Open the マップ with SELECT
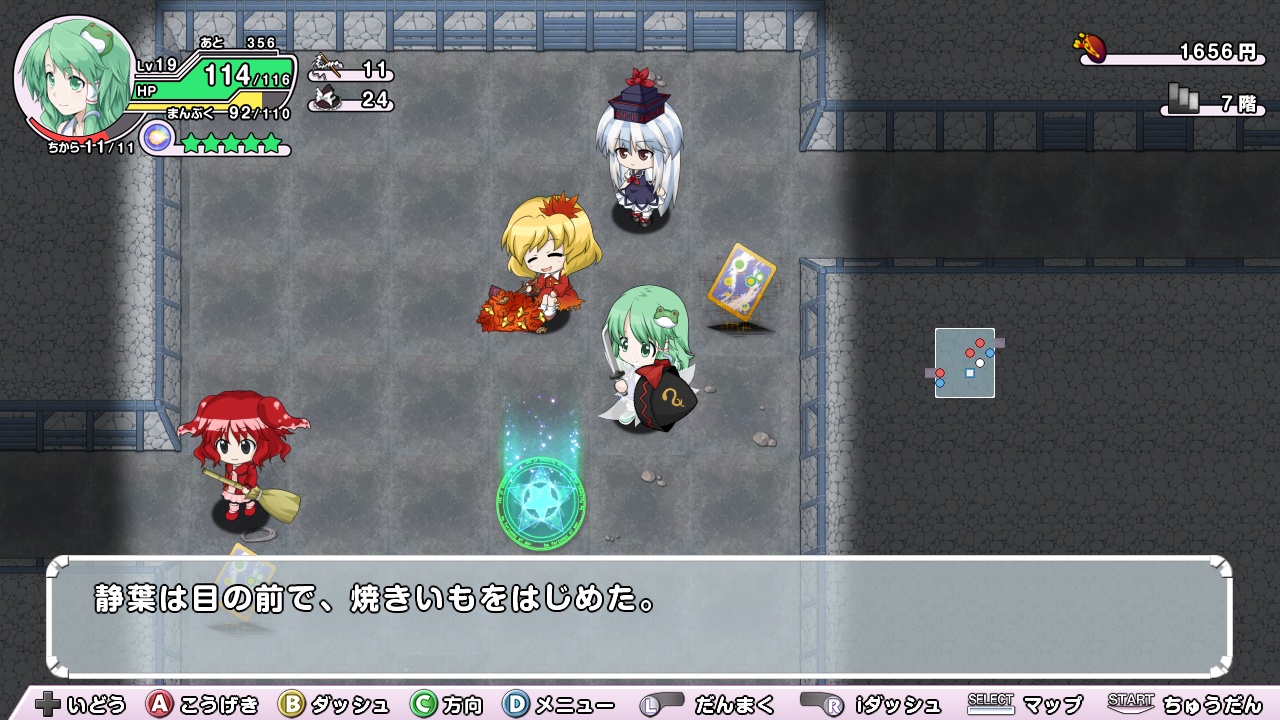This screenshot has height=720, width=1280. pos(993,704)
